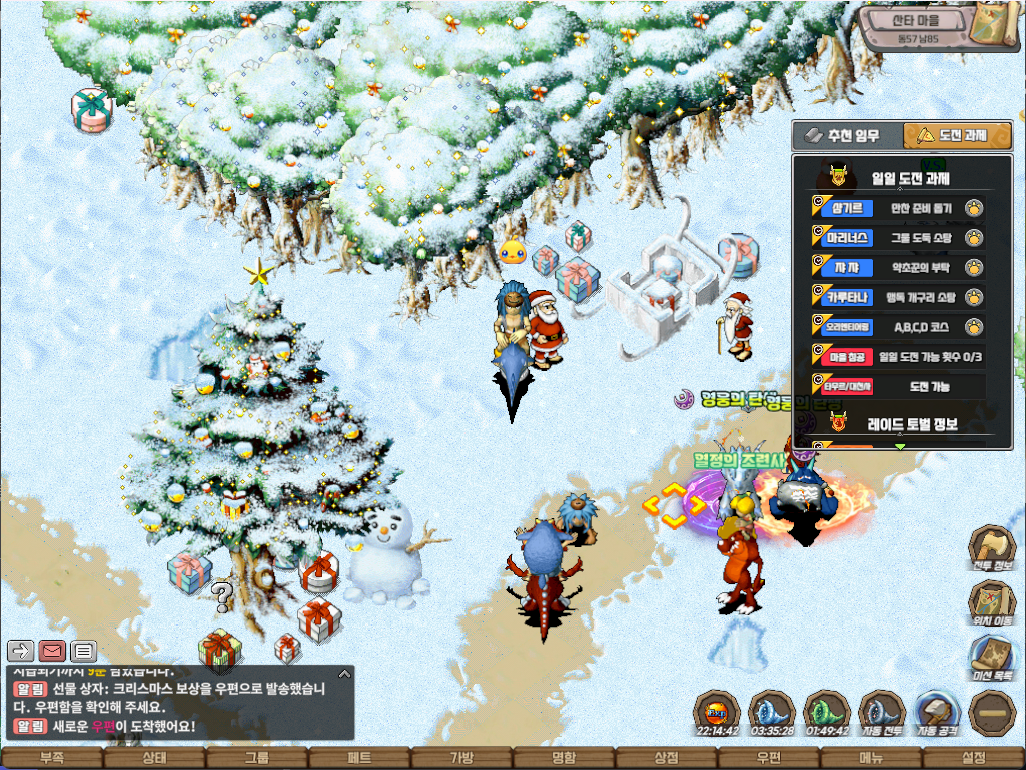The image size is (1026, 770).
Task: Open the 명함 menu
Action: click(564, 758)
